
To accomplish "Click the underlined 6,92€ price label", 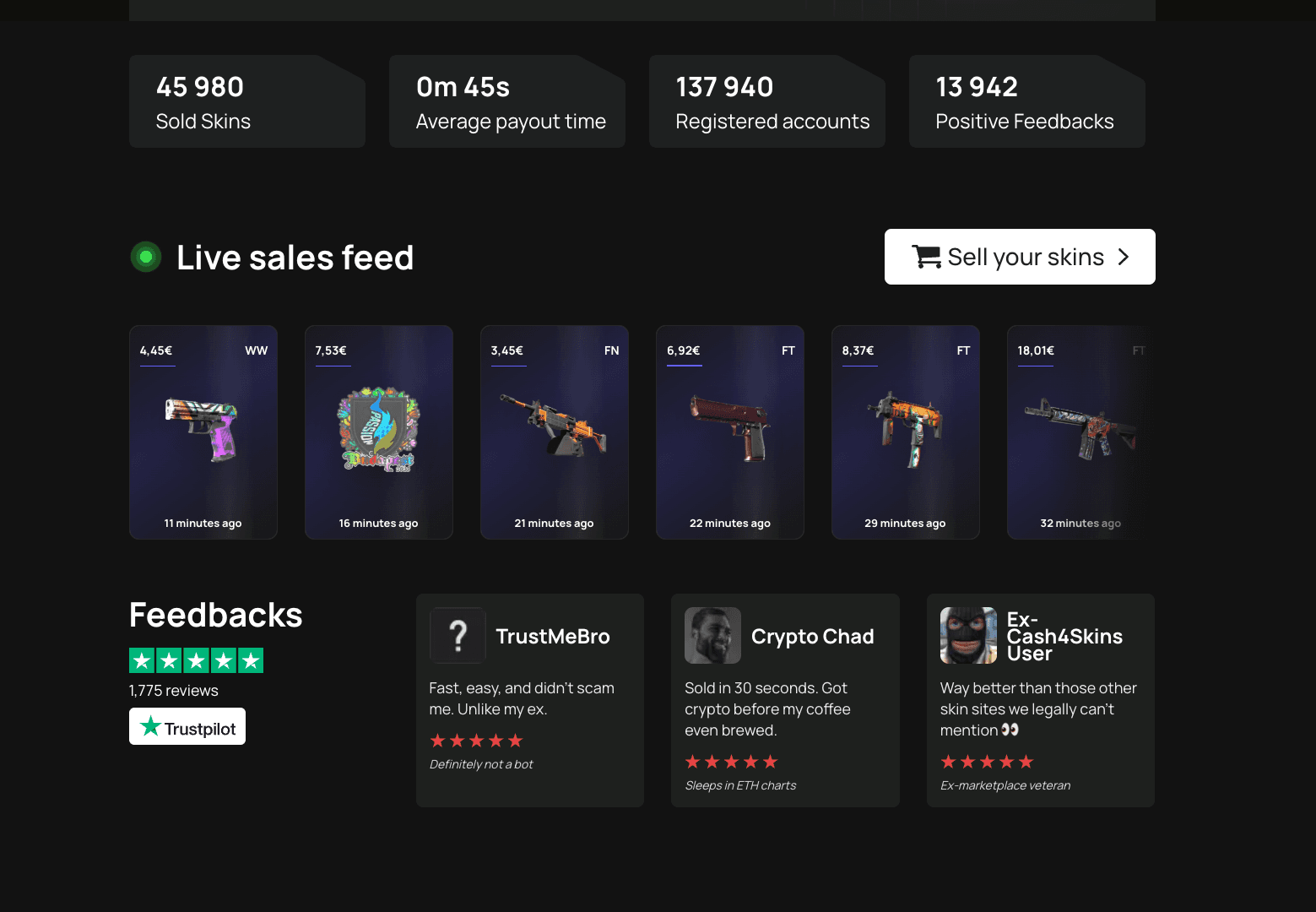I will [x=684, y=350].
